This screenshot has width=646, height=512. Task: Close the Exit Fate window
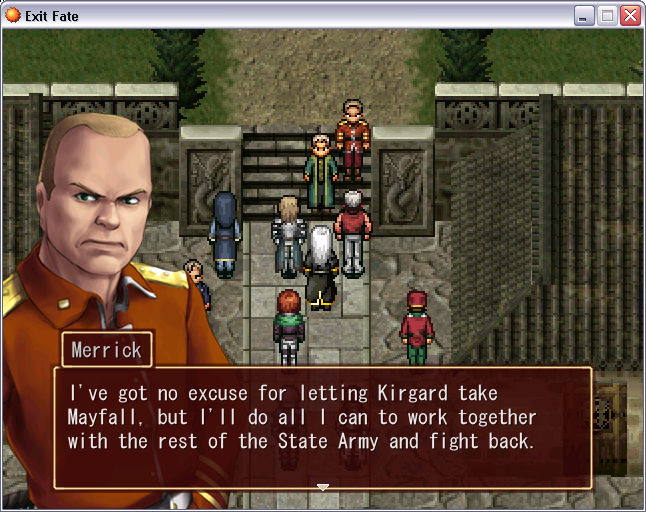[630, 16]
